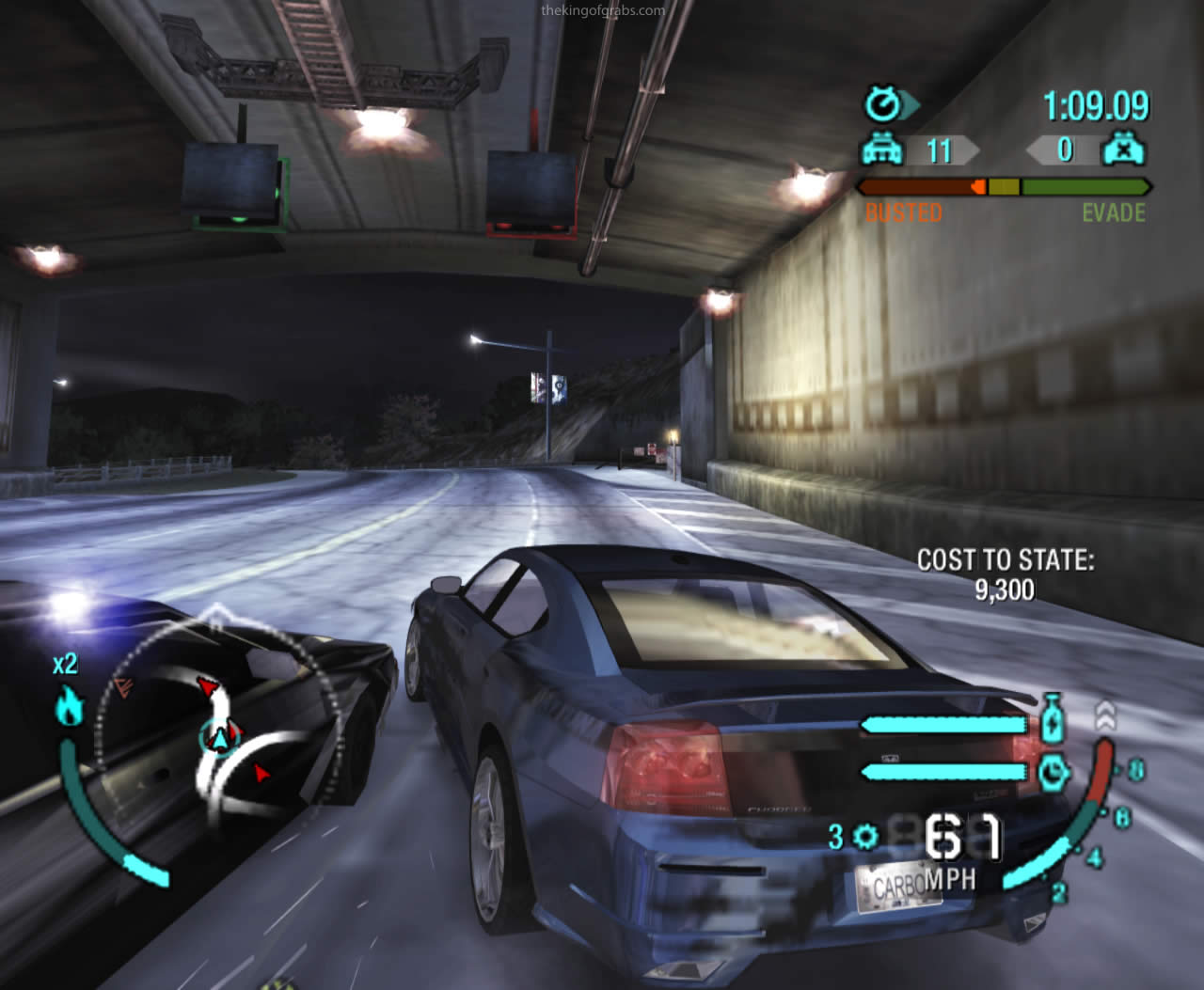Select the speedbreaker clock icon

coord(1054,772)
